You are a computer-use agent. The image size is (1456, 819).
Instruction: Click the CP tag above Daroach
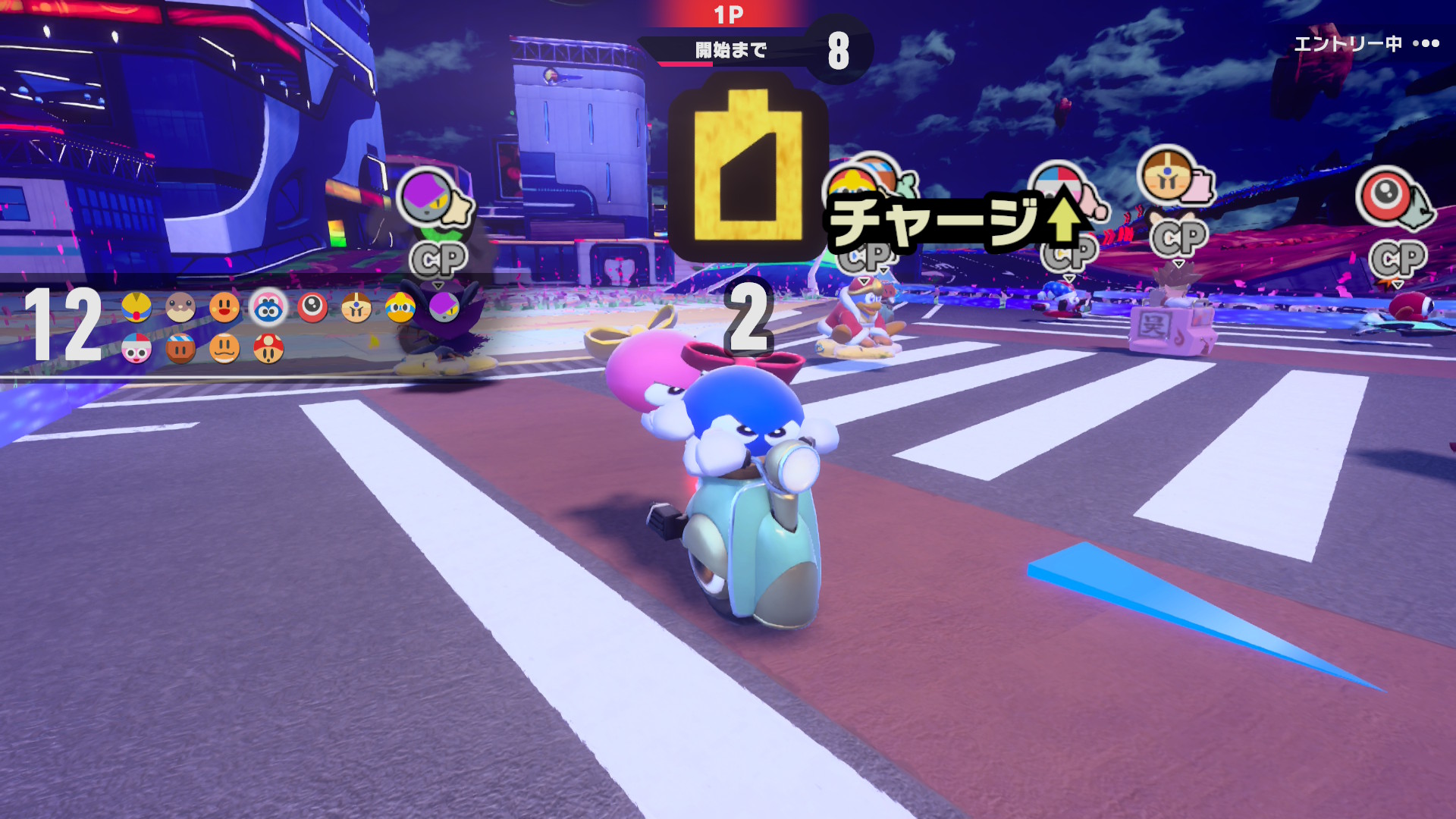438,260
